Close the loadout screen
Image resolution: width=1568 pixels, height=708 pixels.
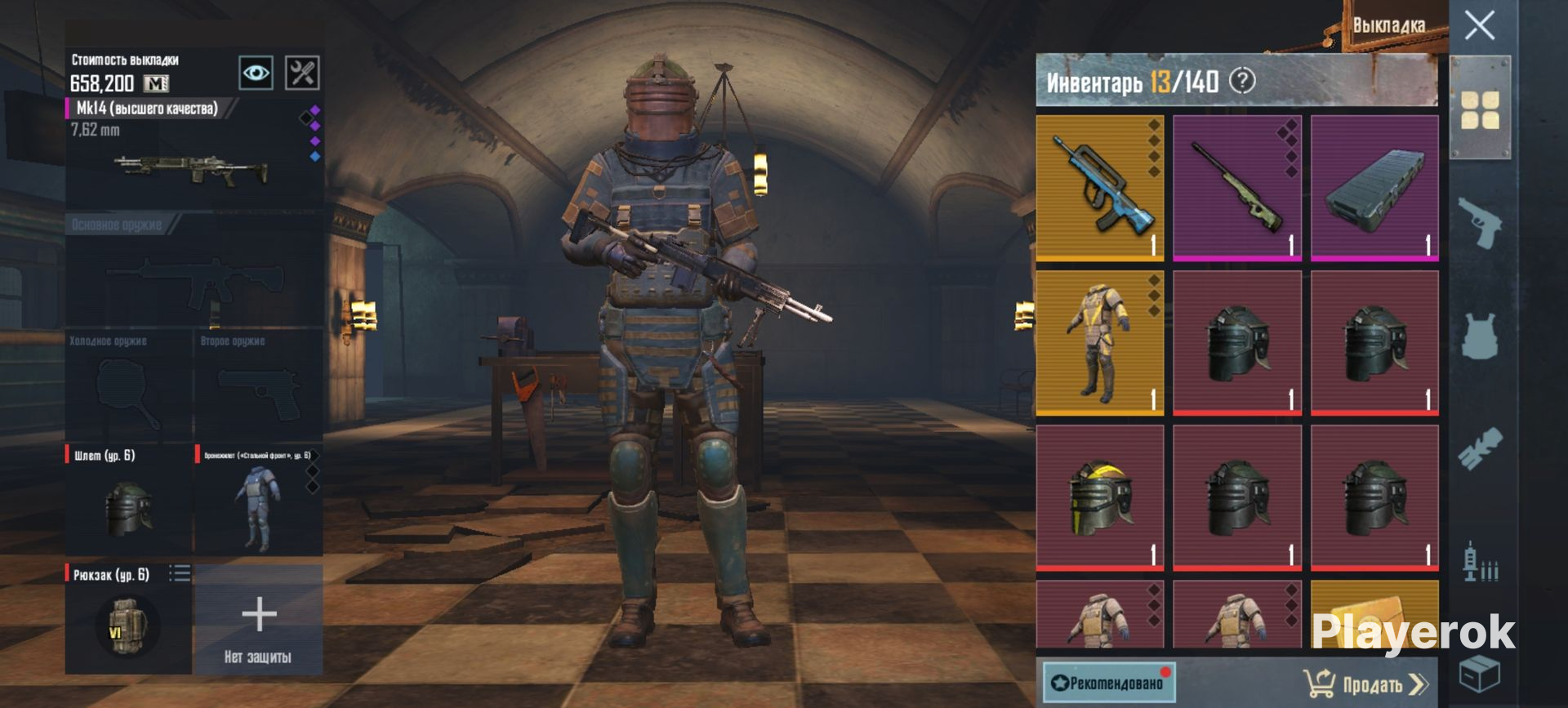pos(1479,26)
